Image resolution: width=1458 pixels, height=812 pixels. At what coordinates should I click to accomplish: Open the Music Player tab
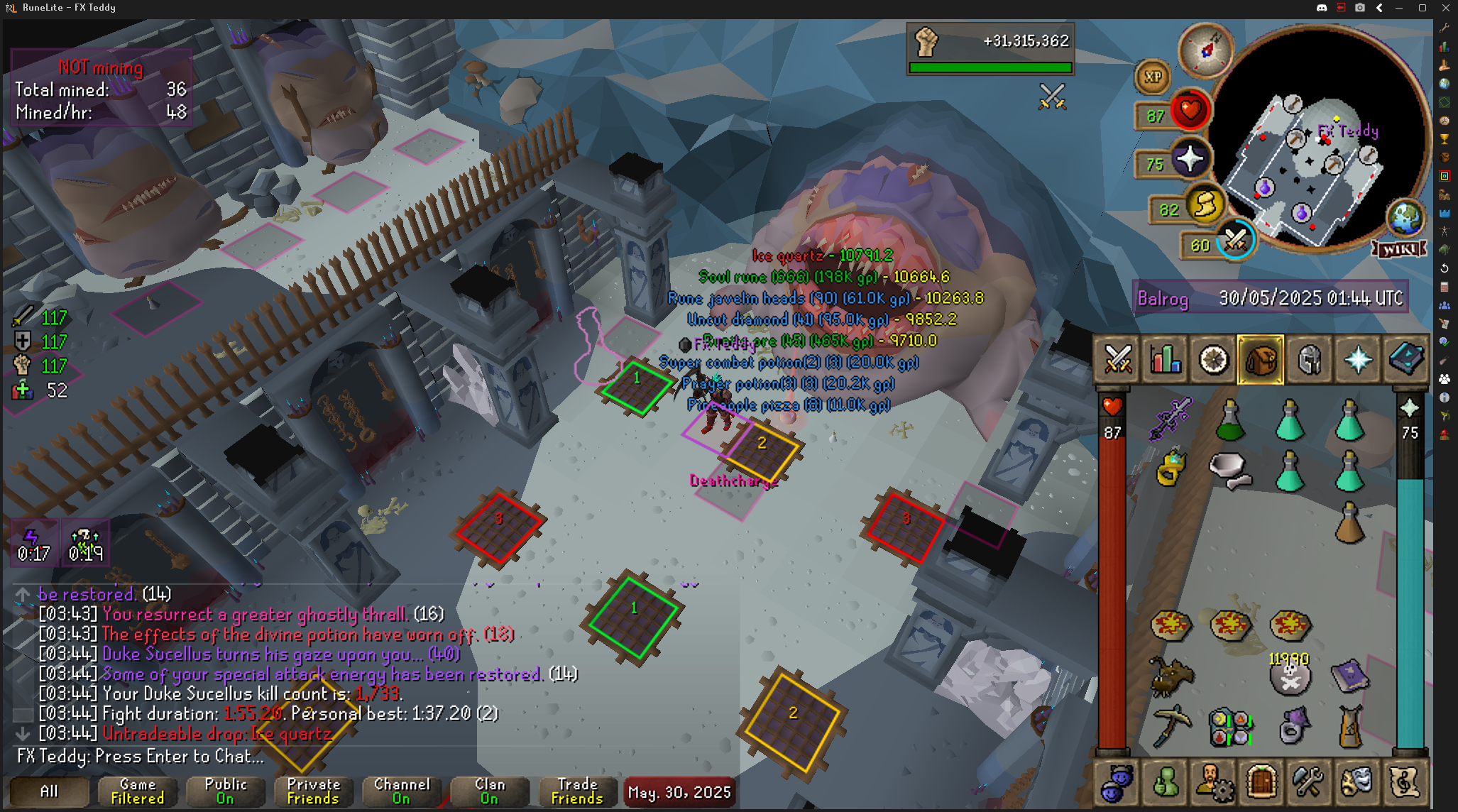click(x=1404, y=783)
